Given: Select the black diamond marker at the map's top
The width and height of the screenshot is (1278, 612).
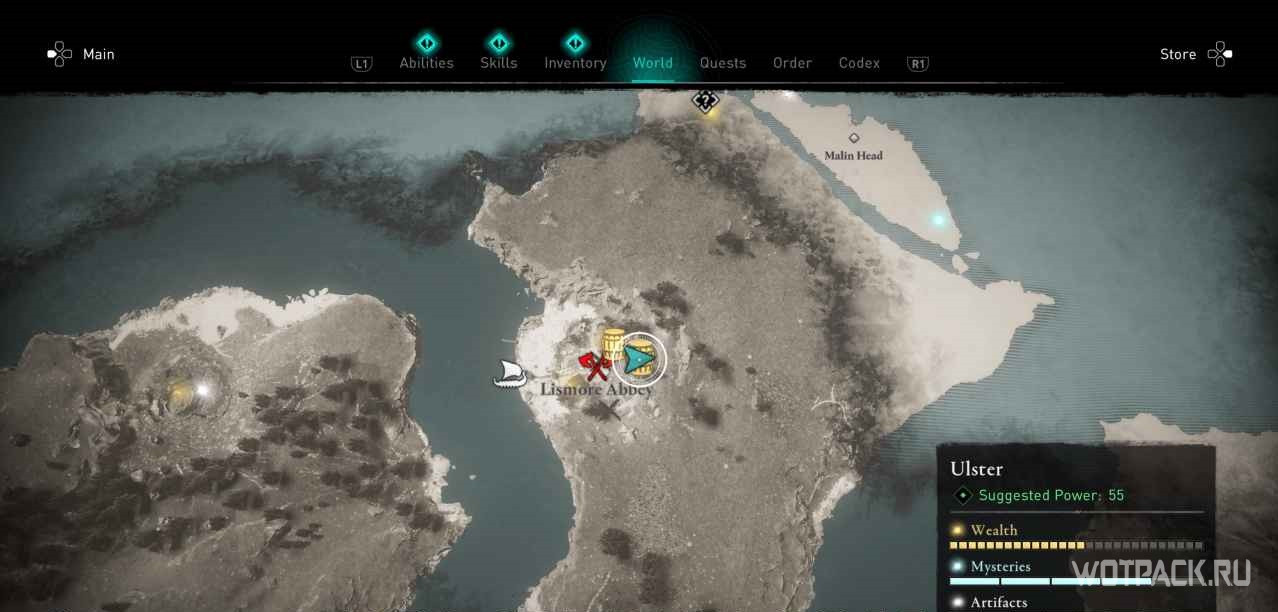Looking at the screenshot, I should [705, 100].
